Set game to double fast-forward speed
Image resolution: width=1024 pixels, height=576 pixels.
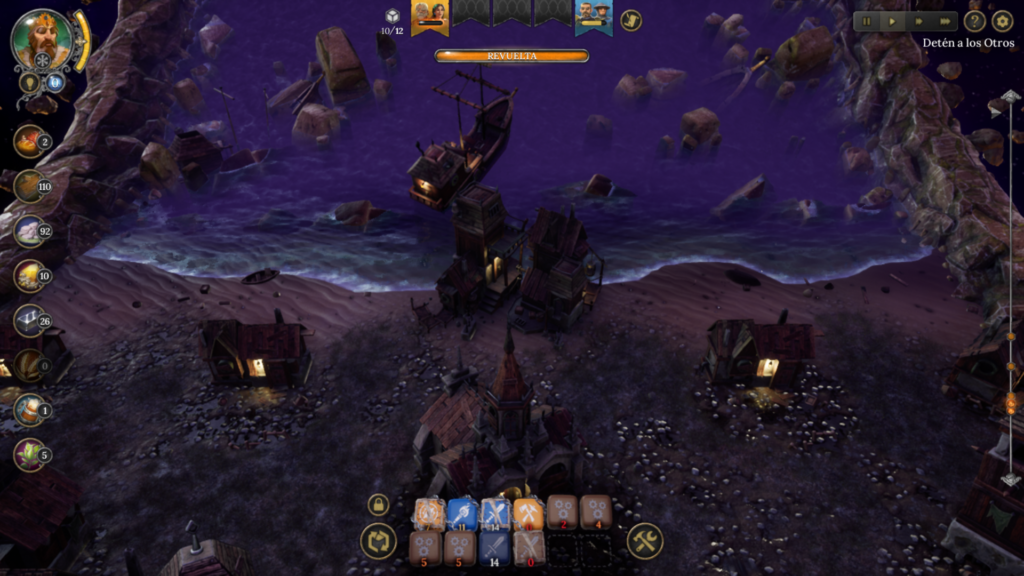(919, 21)
